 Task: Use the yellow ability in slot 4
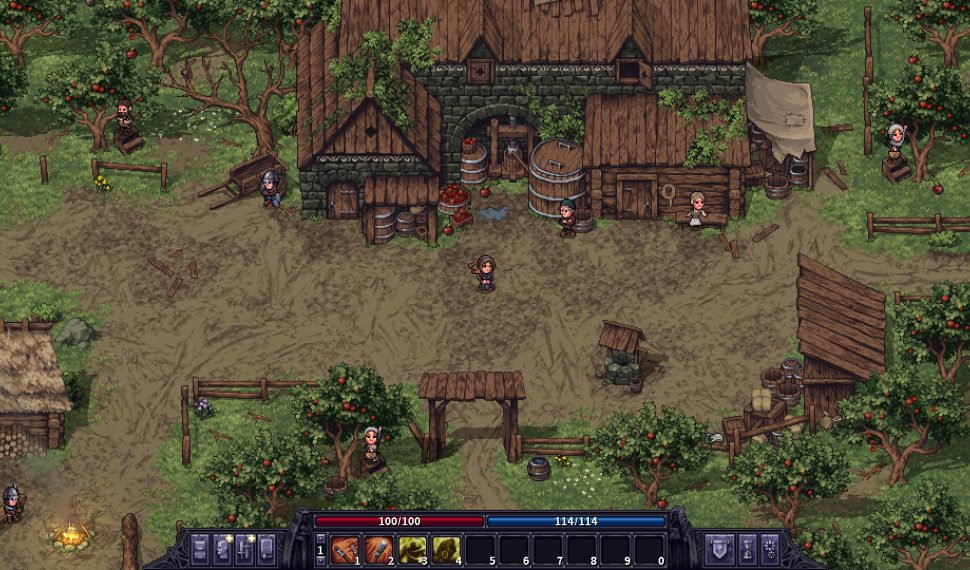446,549
